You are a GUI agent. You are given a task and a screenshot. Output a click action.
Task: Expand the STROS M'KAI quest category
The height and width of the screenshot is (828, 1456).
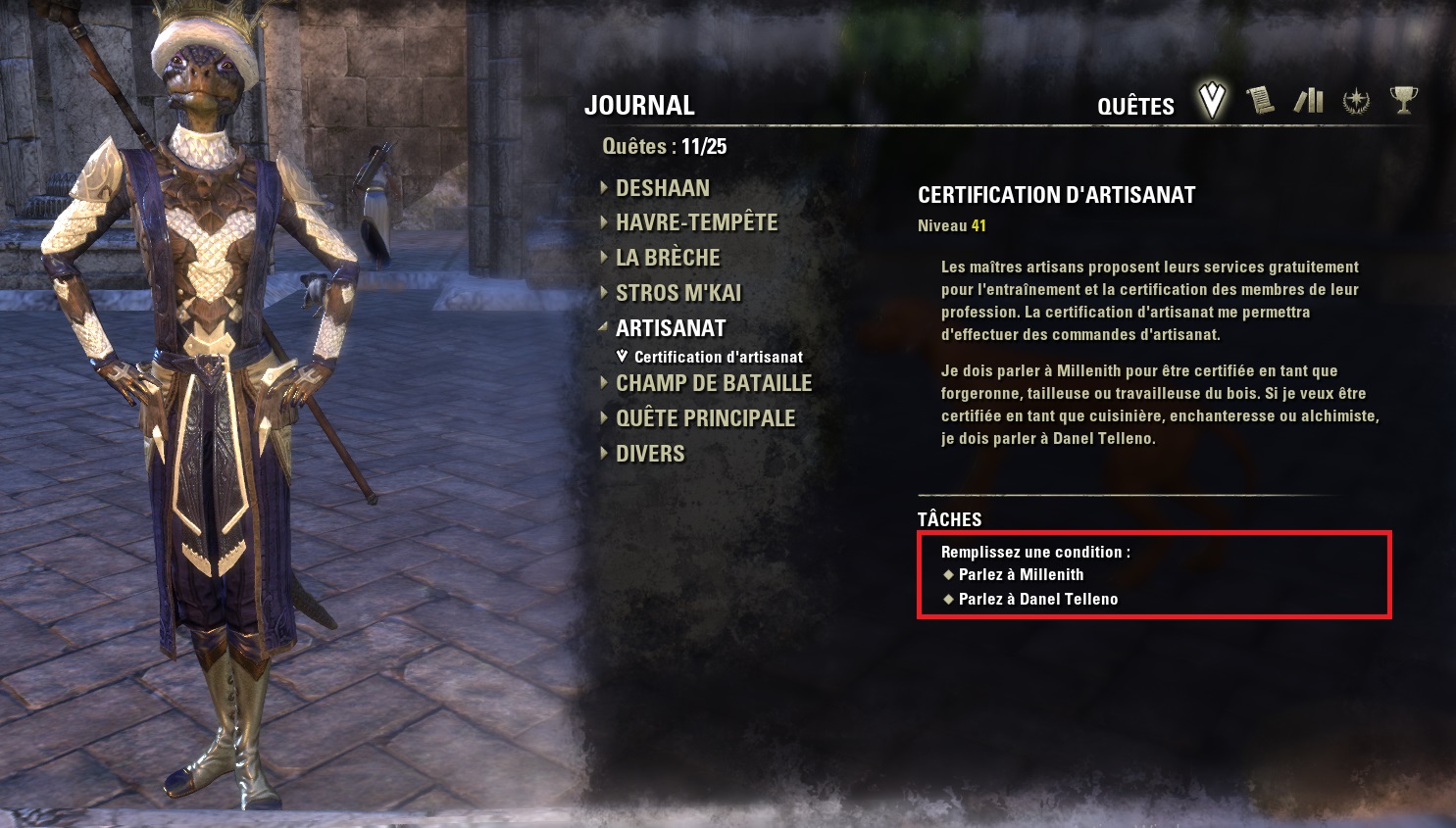click(678, 294)
